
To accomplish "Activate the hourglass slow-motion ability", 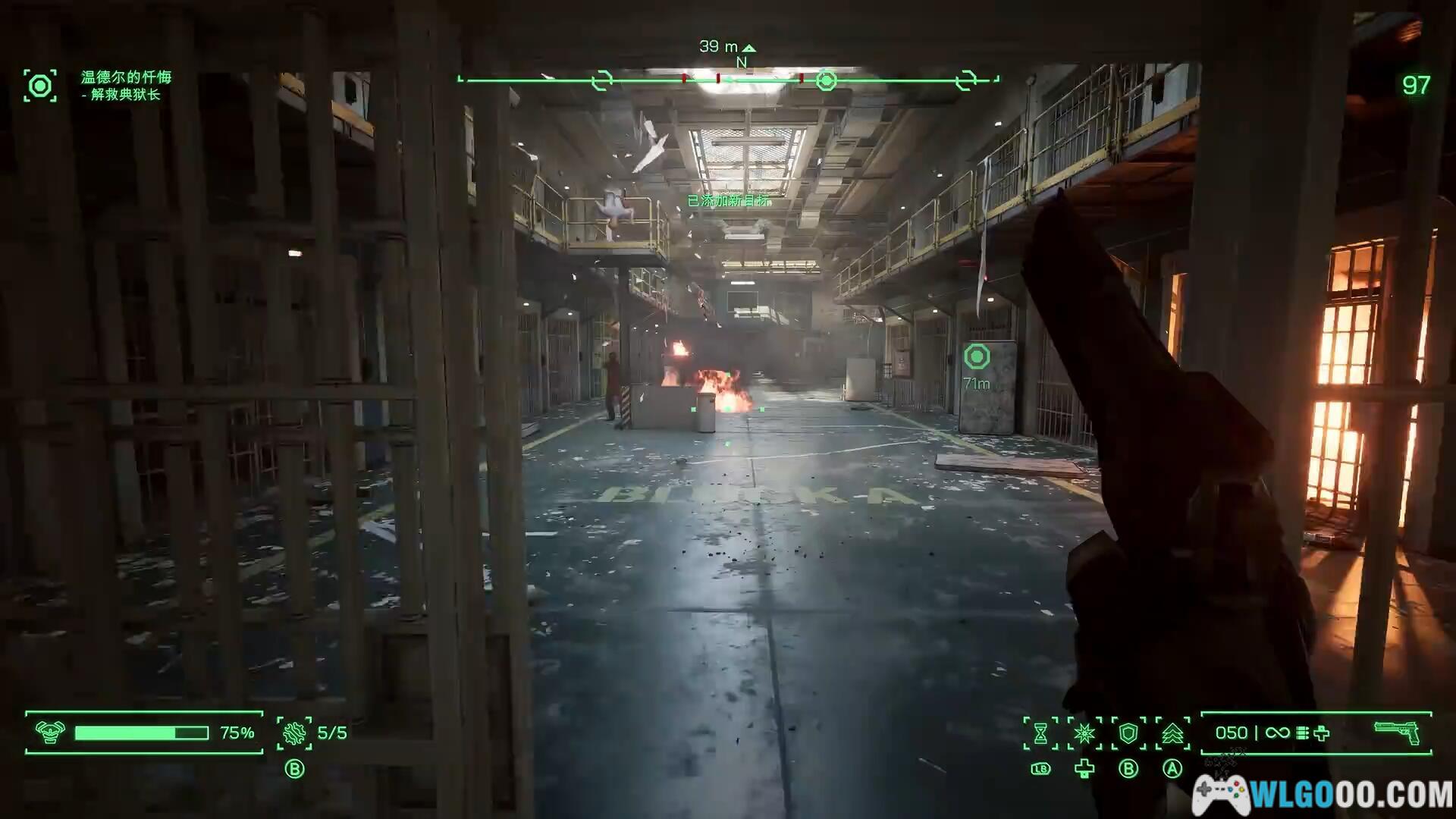I will click(1040, 733).
